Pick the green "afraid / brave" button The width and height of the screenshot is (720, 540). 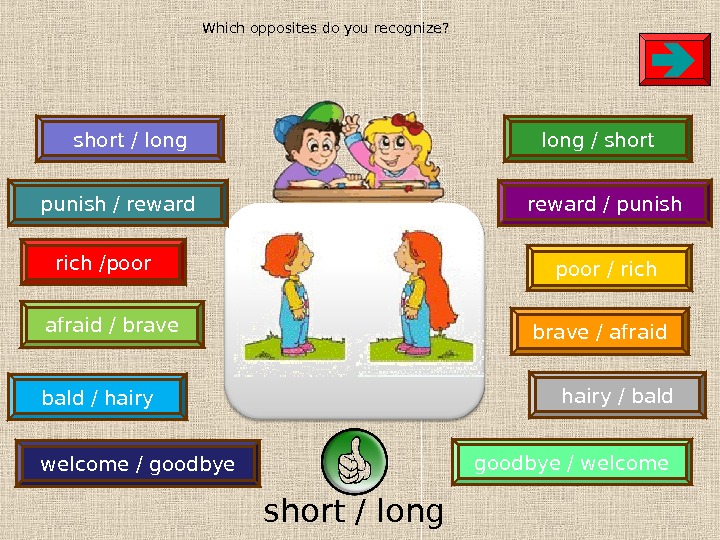[x=112, y=325]
